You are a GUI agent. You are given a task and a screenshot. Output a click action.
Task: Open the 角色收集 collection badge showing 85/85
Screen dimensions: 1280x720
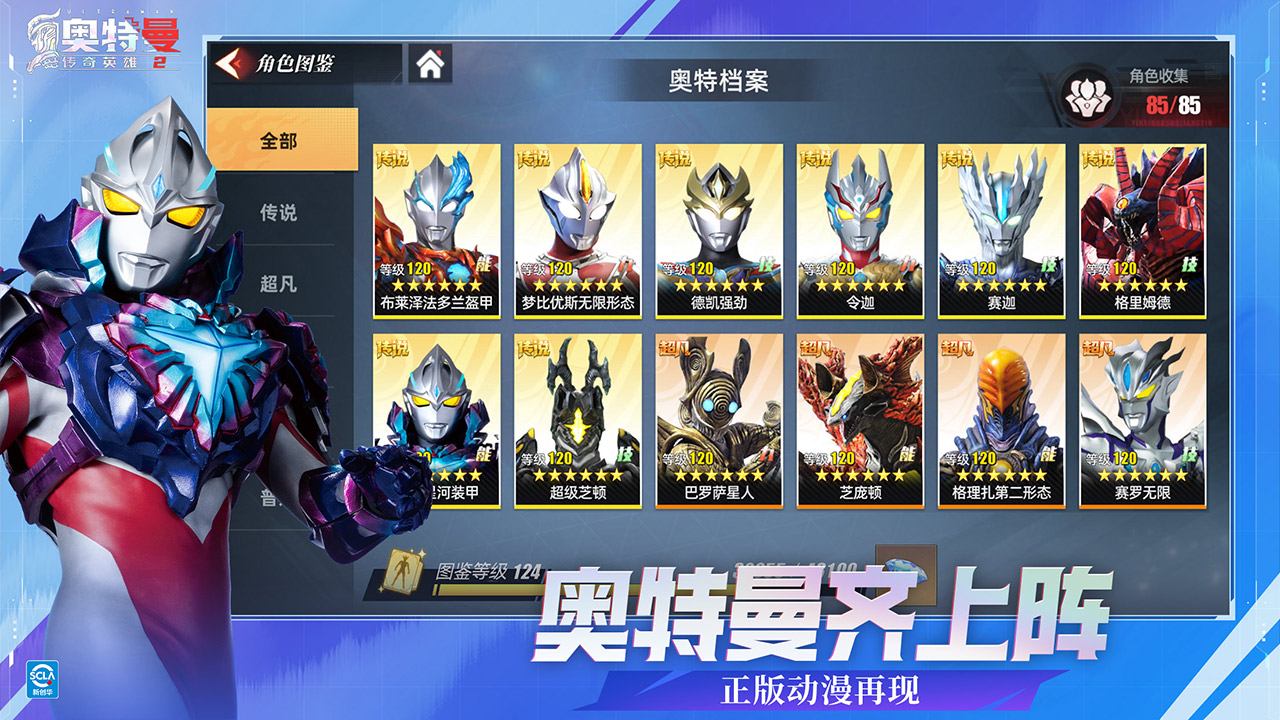1090,92
